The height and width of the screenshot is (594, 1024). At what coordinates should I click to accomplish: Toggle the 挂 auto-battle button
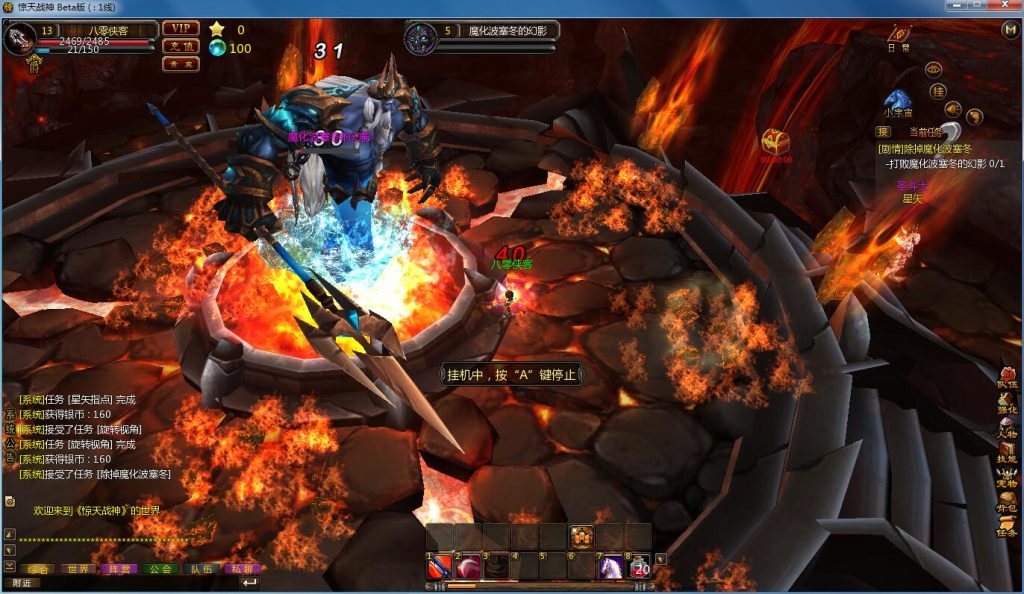point(938,91)
